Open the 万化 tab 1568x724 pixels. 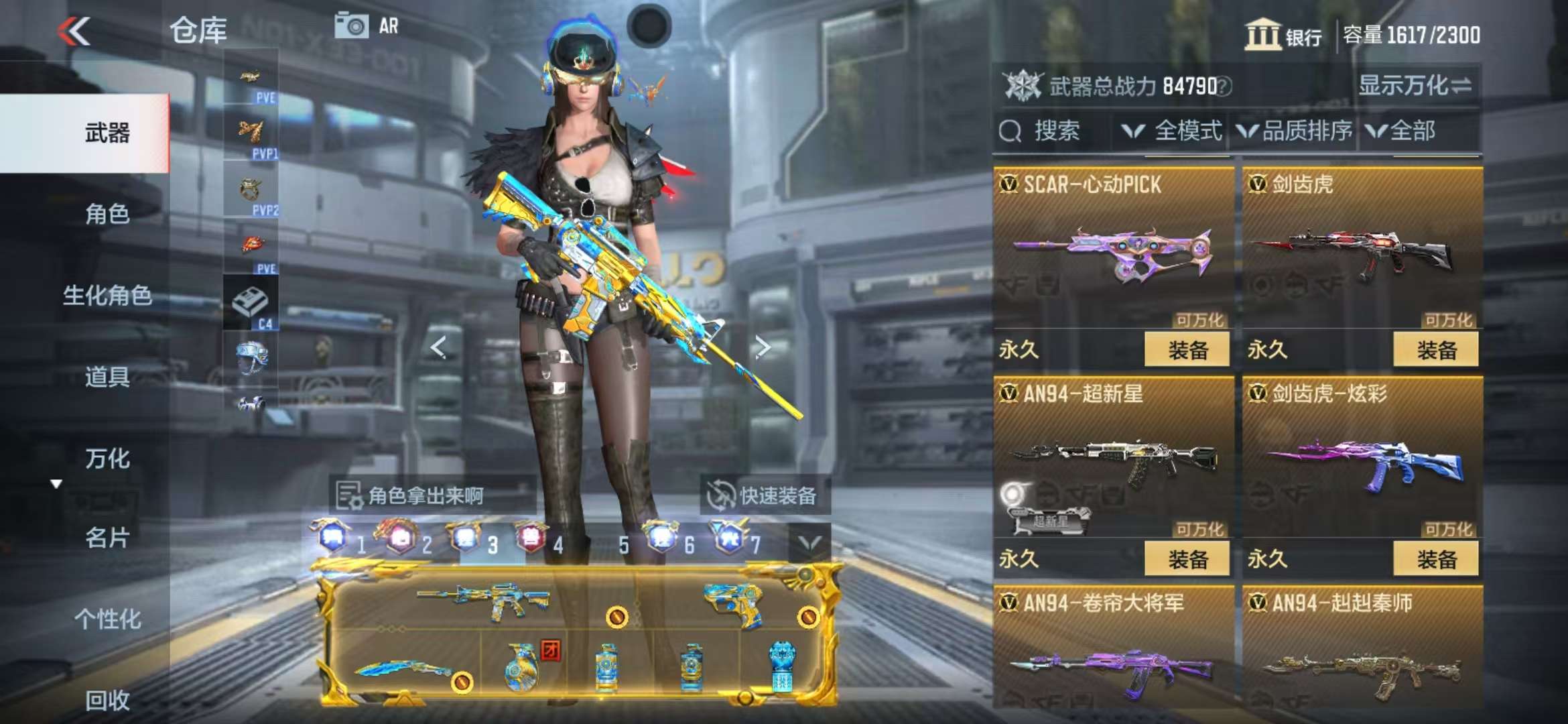coord(107,459)
